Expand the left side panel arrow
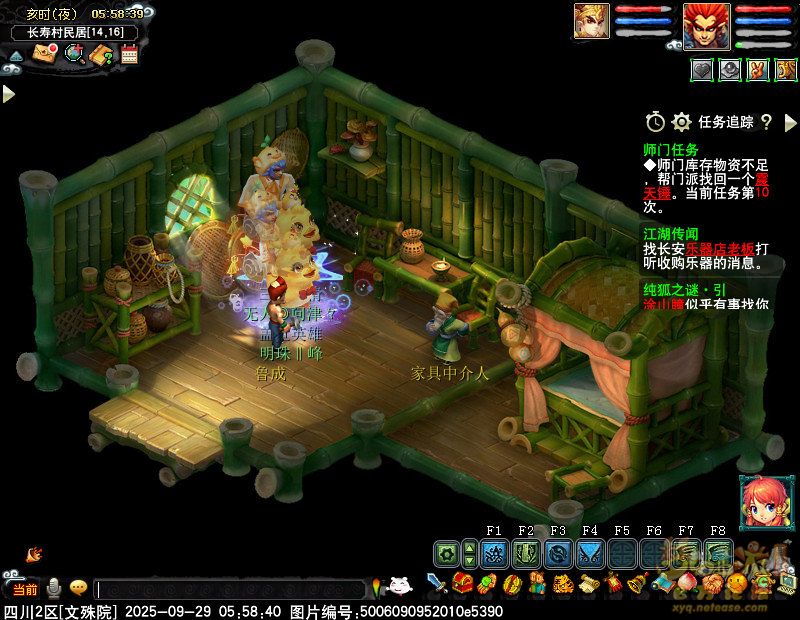800x620 pixels. pyautogui.click(x=8, y=93)
